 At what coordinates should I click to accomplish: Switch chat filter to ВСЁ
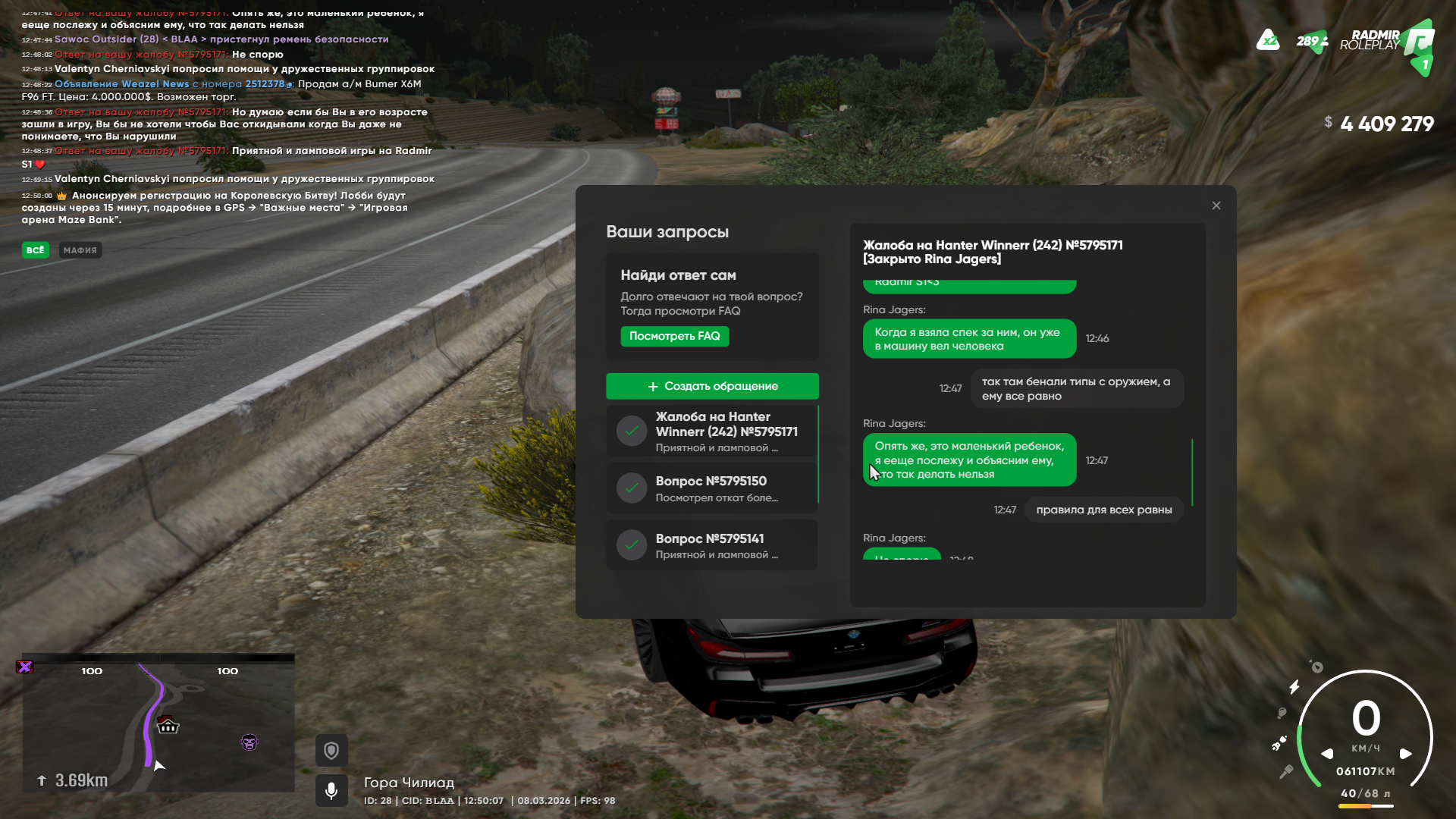[x=36, y=250]
